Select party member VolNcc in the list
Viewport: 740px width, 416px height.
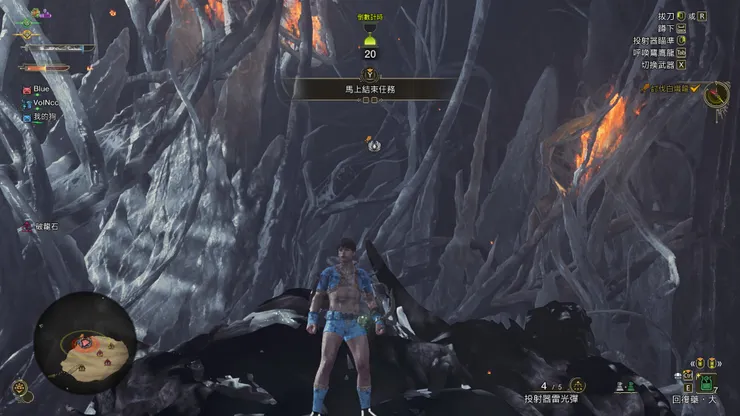tap(46, 102)
